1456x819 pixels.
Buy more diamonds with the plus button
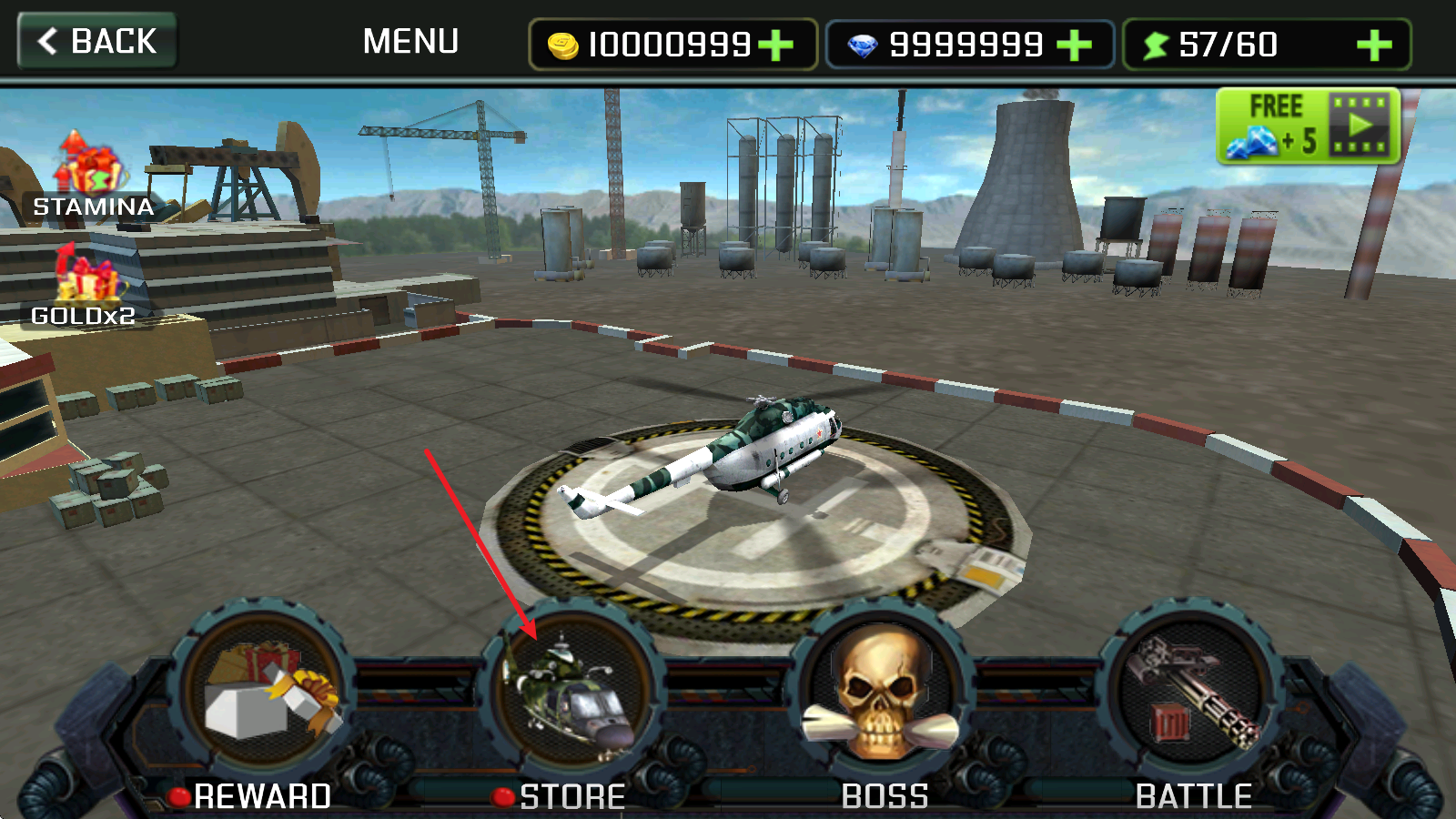[1075, 45]
